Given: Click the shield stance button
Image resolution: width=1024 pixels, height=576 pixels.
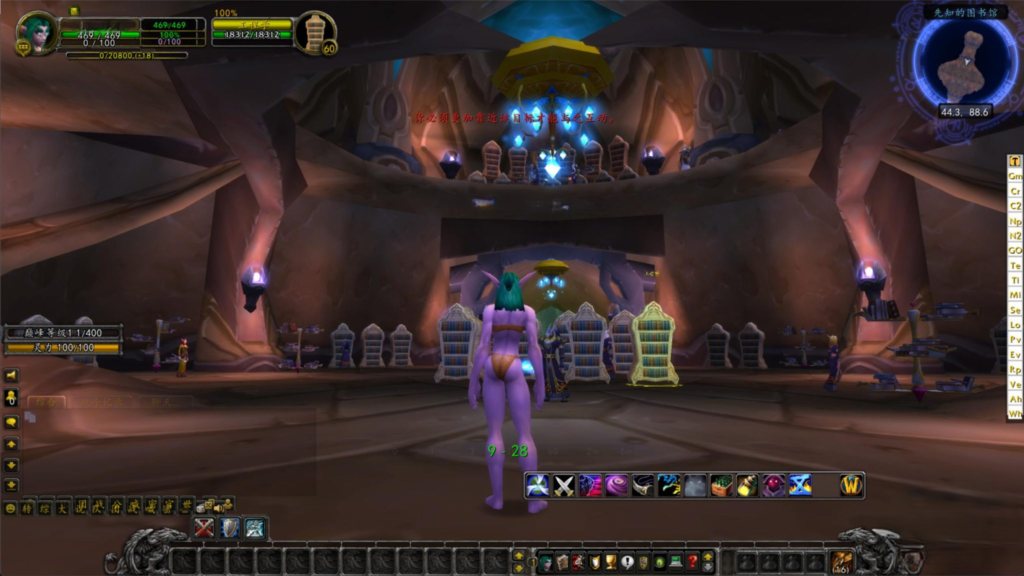Looking at the screenshot, I should click(230, 527).
